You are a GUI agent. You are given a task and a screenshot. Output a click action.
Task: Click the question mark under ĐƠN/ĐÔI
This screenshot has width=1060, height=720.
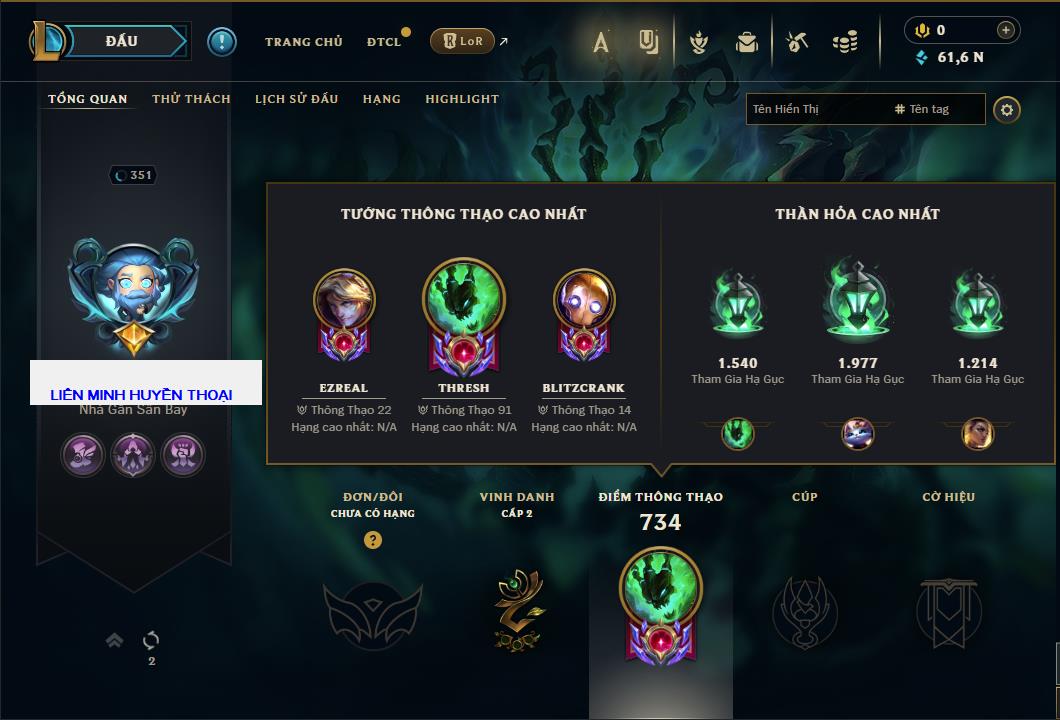coord(372,540)
